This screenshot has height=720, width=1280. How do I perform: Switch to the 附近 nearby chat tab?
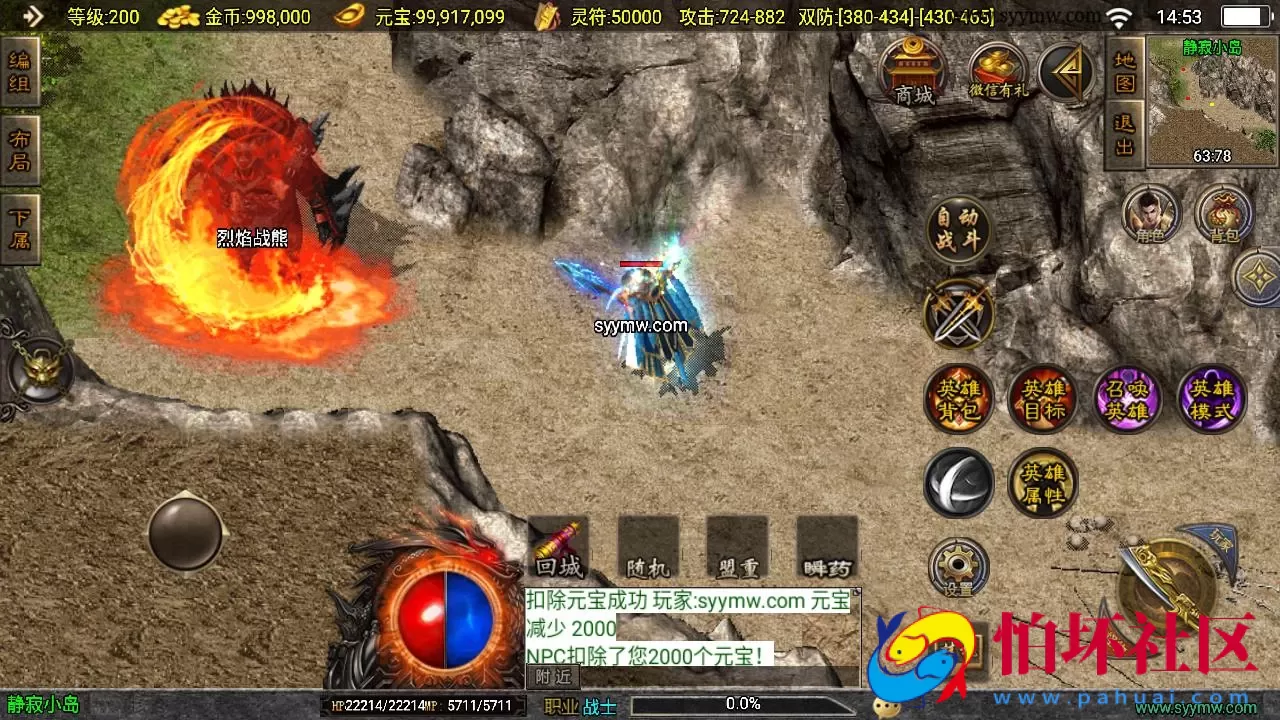tap(551, 677)
